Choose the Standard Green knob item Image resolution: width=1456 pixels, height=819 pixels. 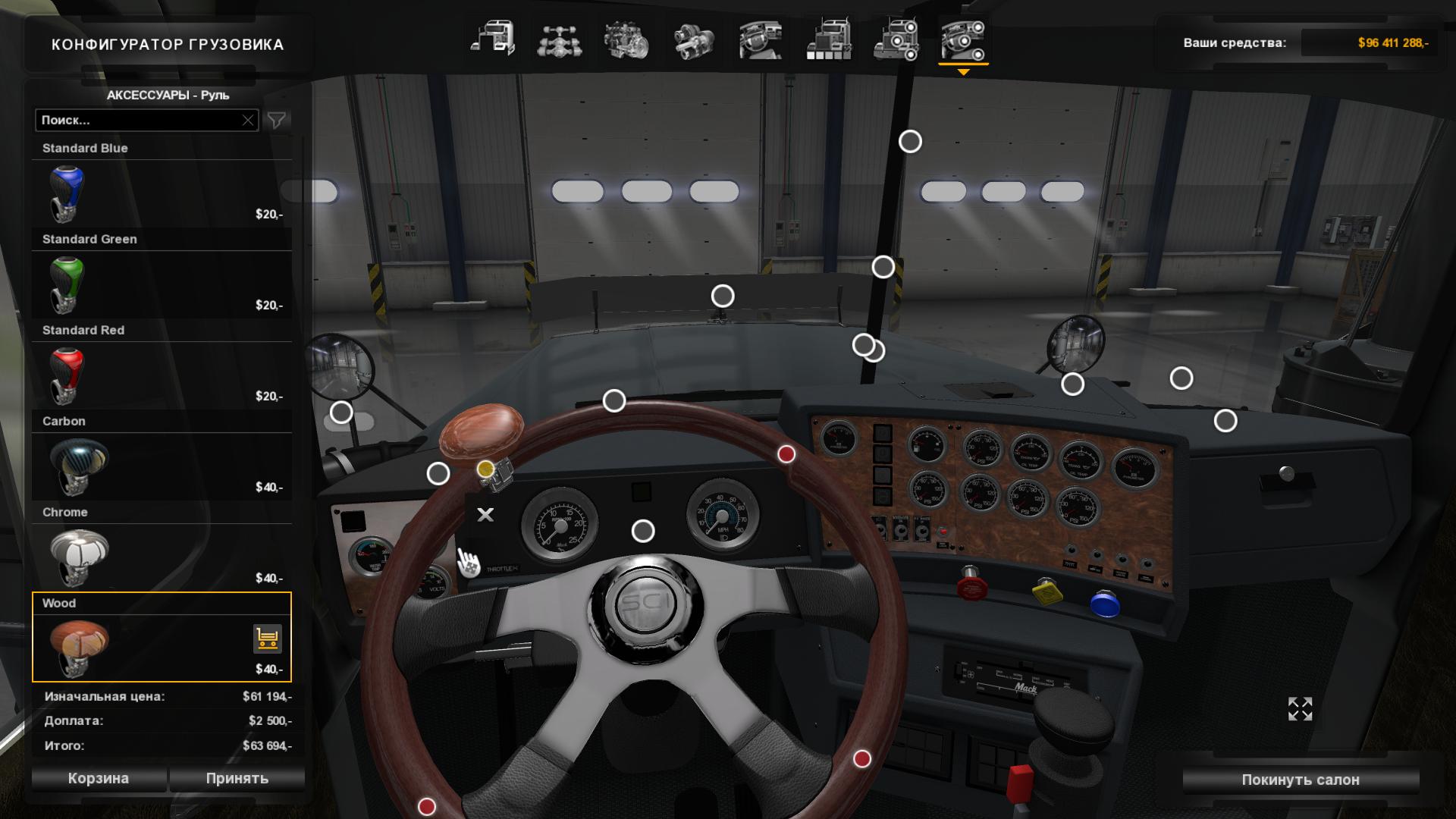(x=162, y=284)
